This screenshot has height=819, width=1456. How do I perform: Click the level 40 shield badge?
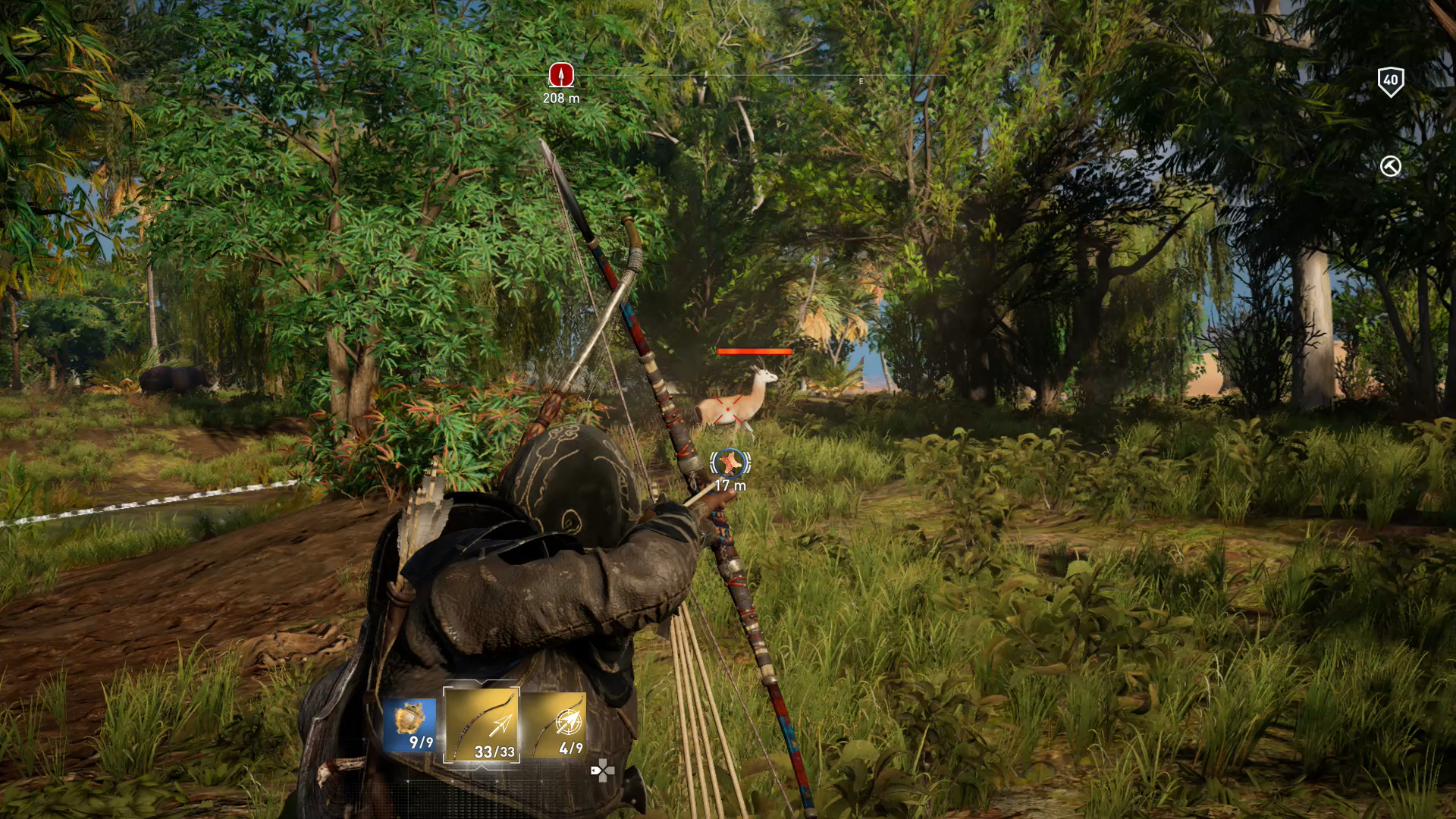(1392, 82)
